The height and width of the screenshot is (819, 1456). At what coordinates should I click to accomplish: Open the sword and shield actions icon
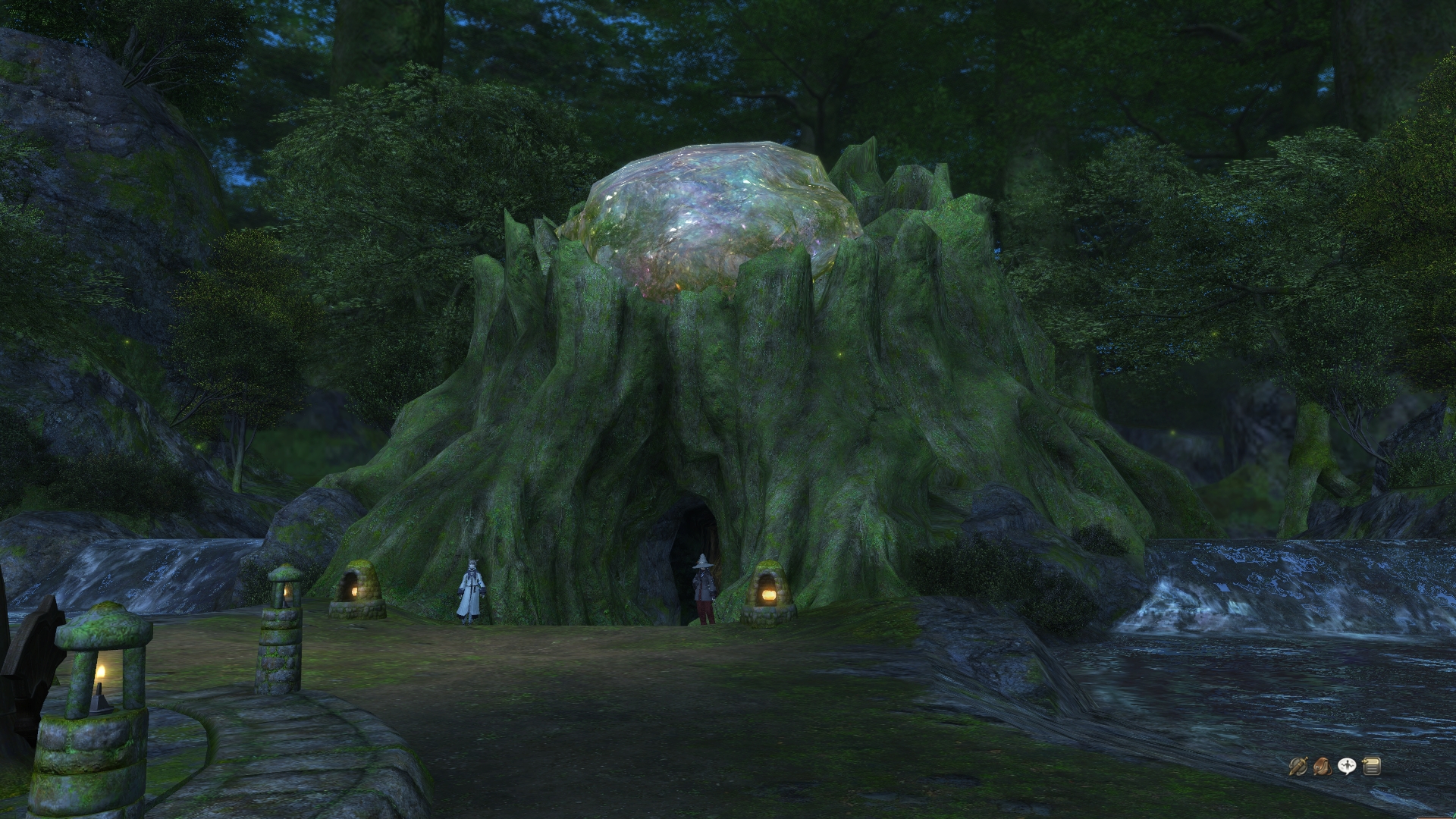tap(1298, 767)
